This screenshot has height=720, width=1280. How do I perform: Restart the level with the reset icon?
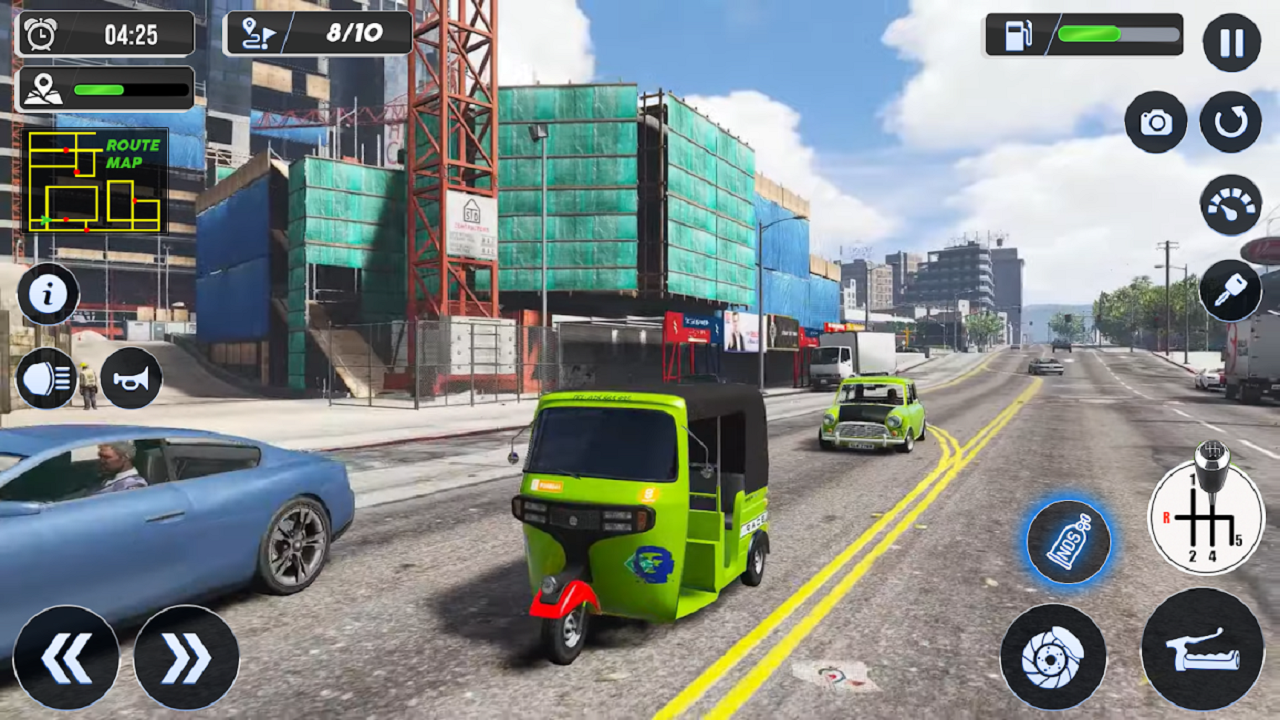1229,122
